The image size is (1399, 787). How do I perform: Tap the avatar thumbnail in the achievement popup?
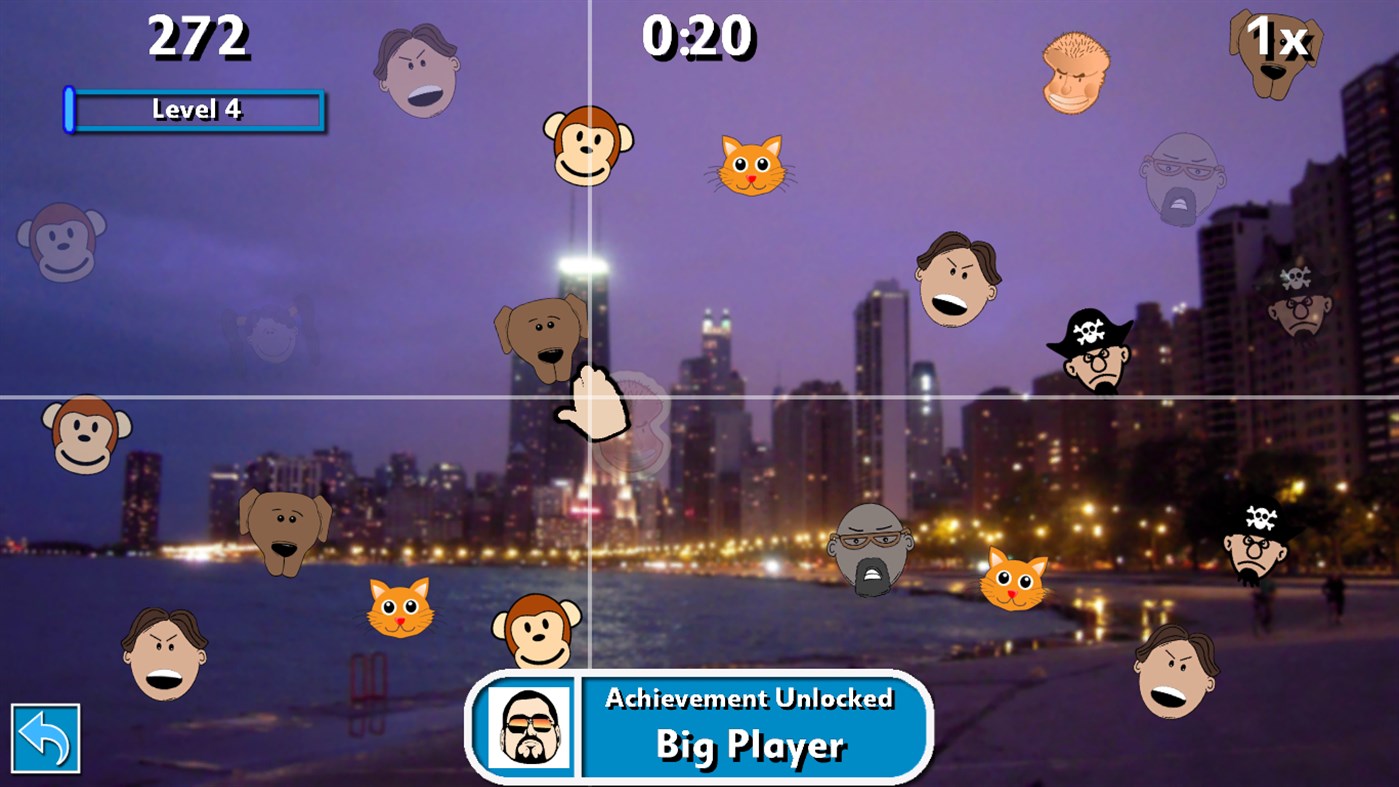coord(530,728)
